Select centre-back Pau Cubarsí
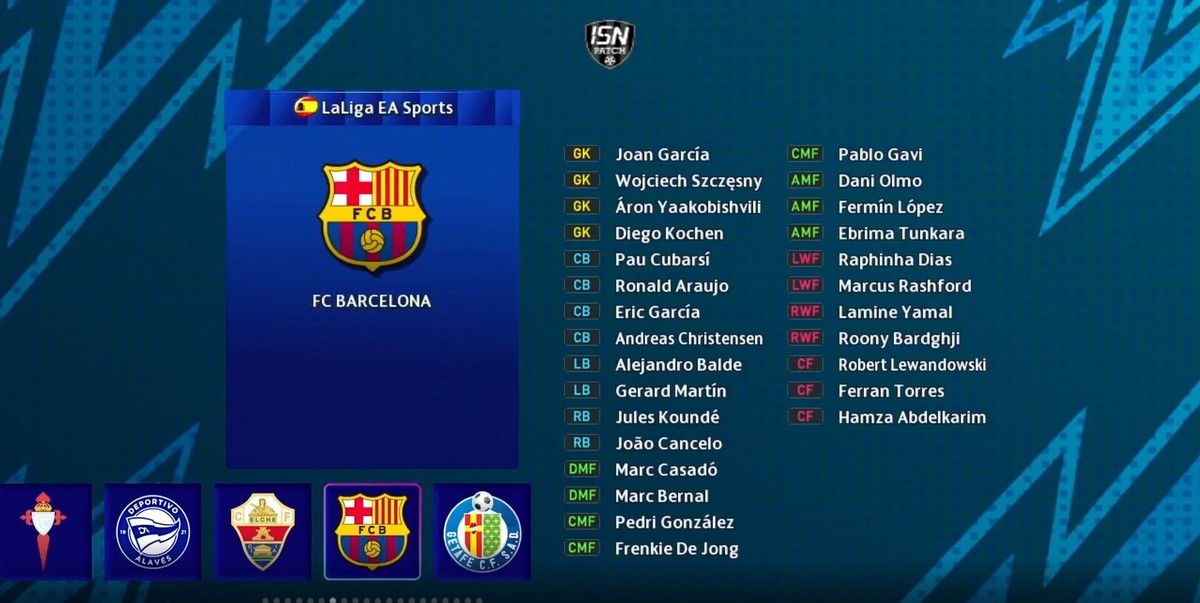 662,260
